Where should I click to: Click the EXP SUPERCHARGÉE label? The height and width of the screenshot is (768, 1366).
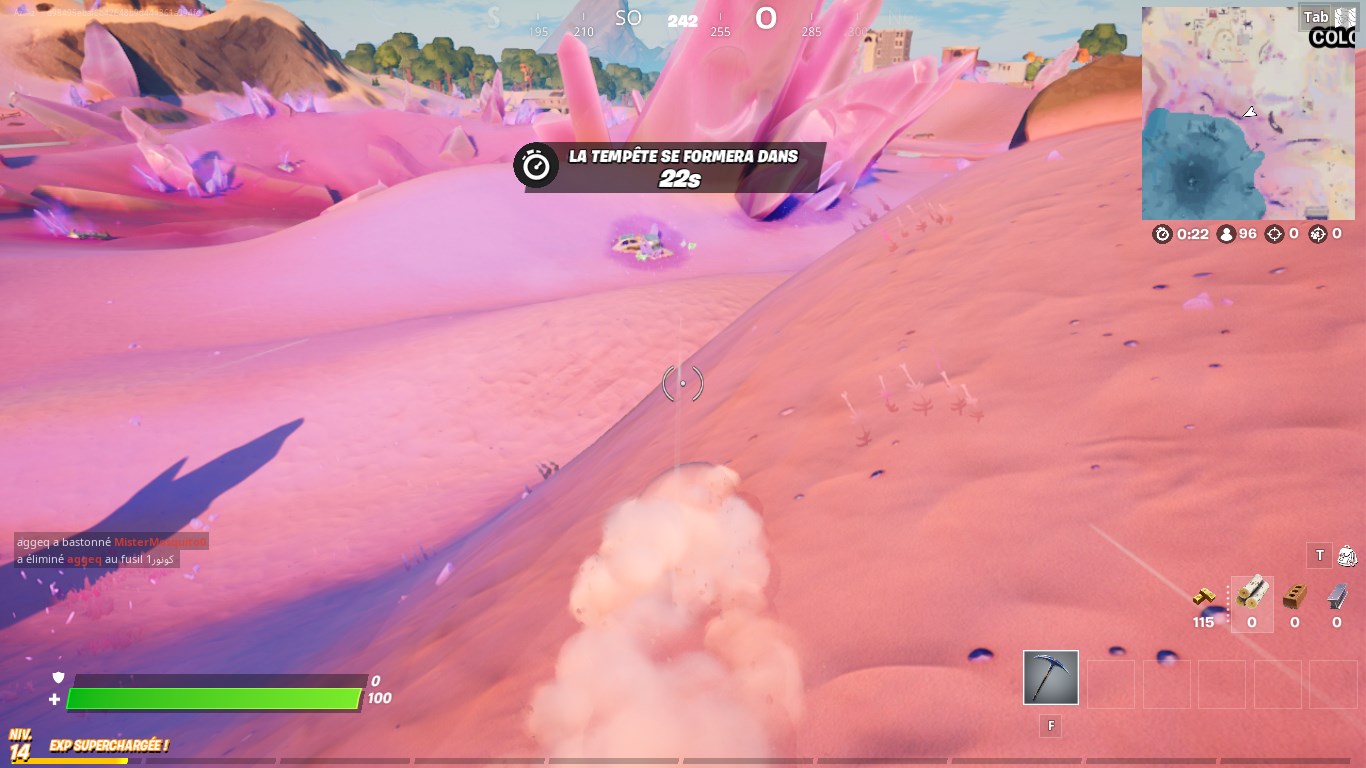(108, 744)
